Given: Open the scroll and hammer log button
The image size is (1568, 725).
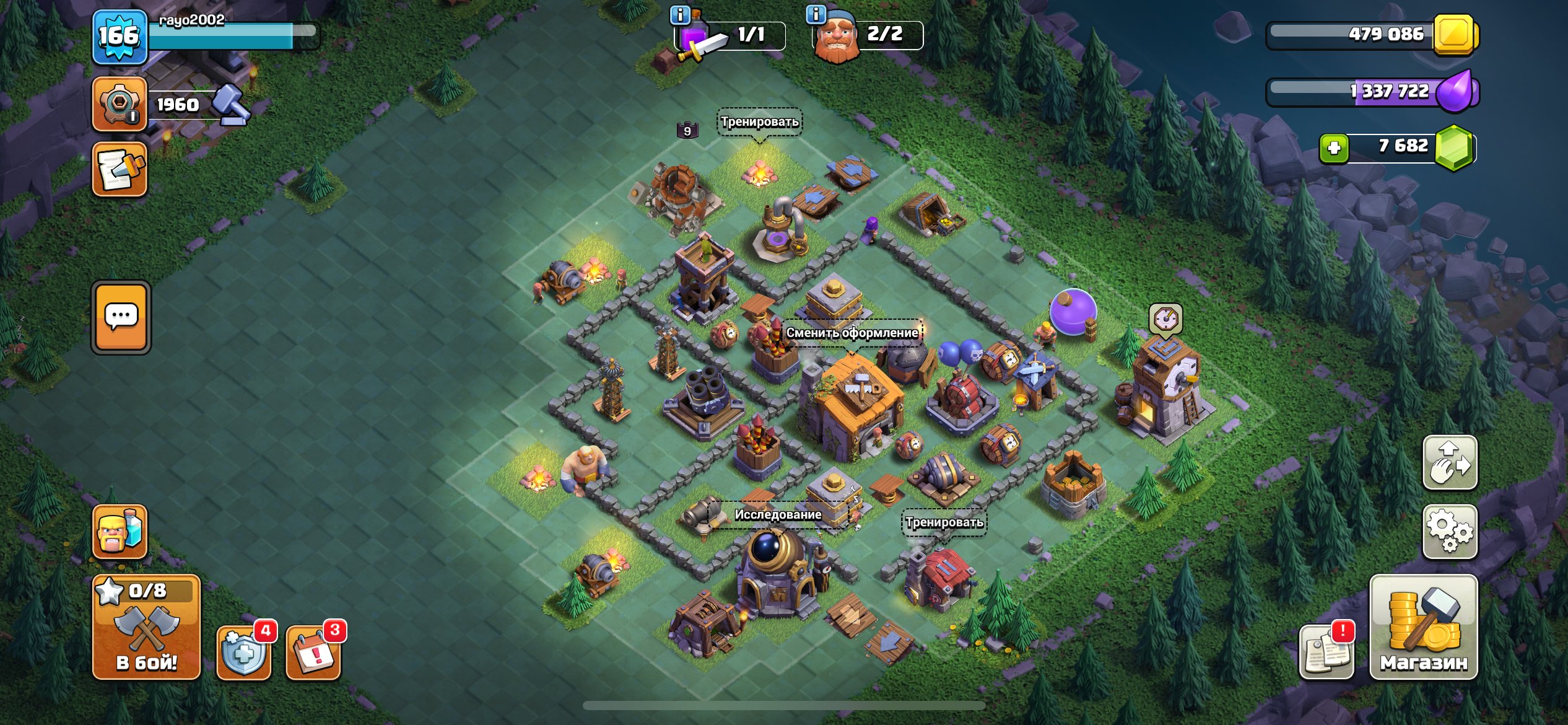Looking at the screenshot, I should click(x=120, y=169).
